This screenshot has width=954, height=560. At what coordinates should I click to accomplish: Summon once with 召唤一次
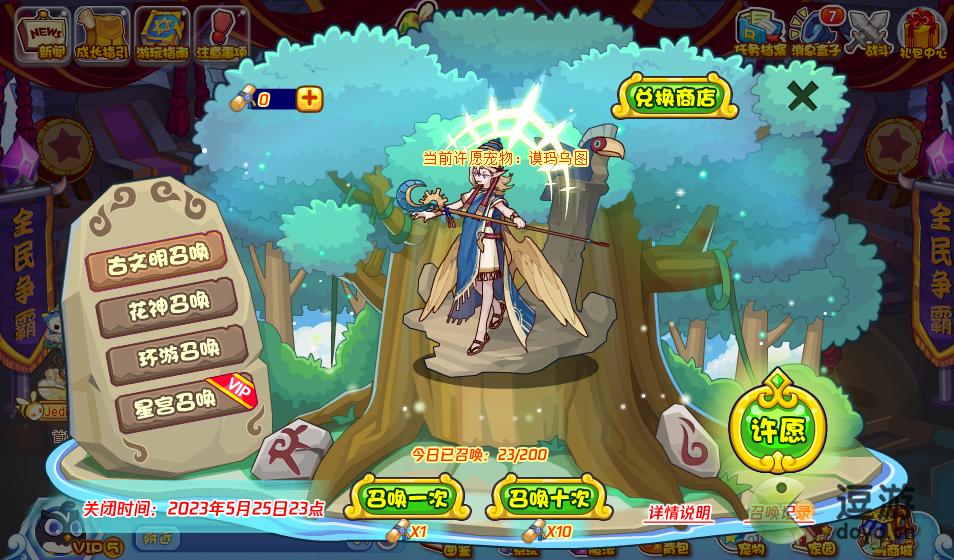pyautogui.click(x=407, y=497)
